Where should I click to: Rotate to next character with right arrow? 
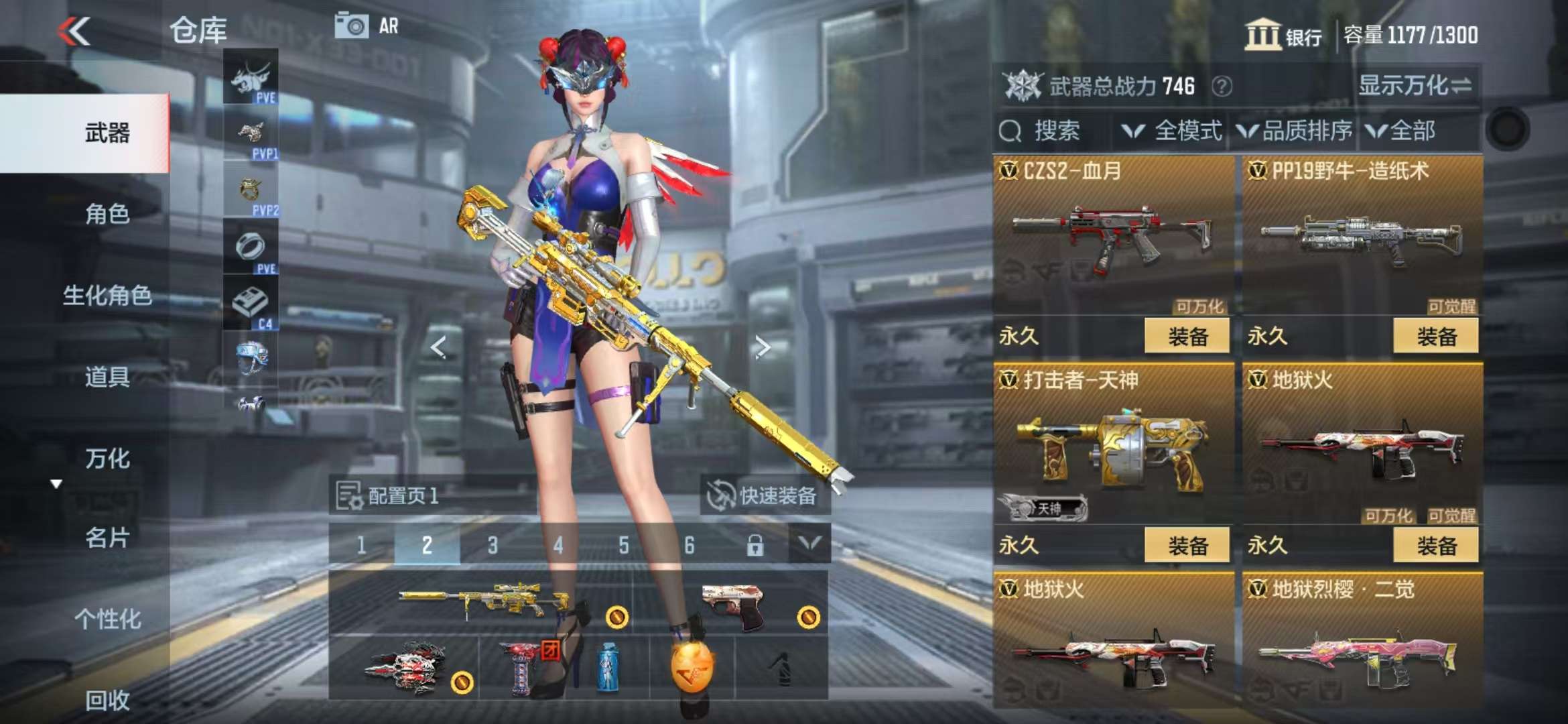762,347
